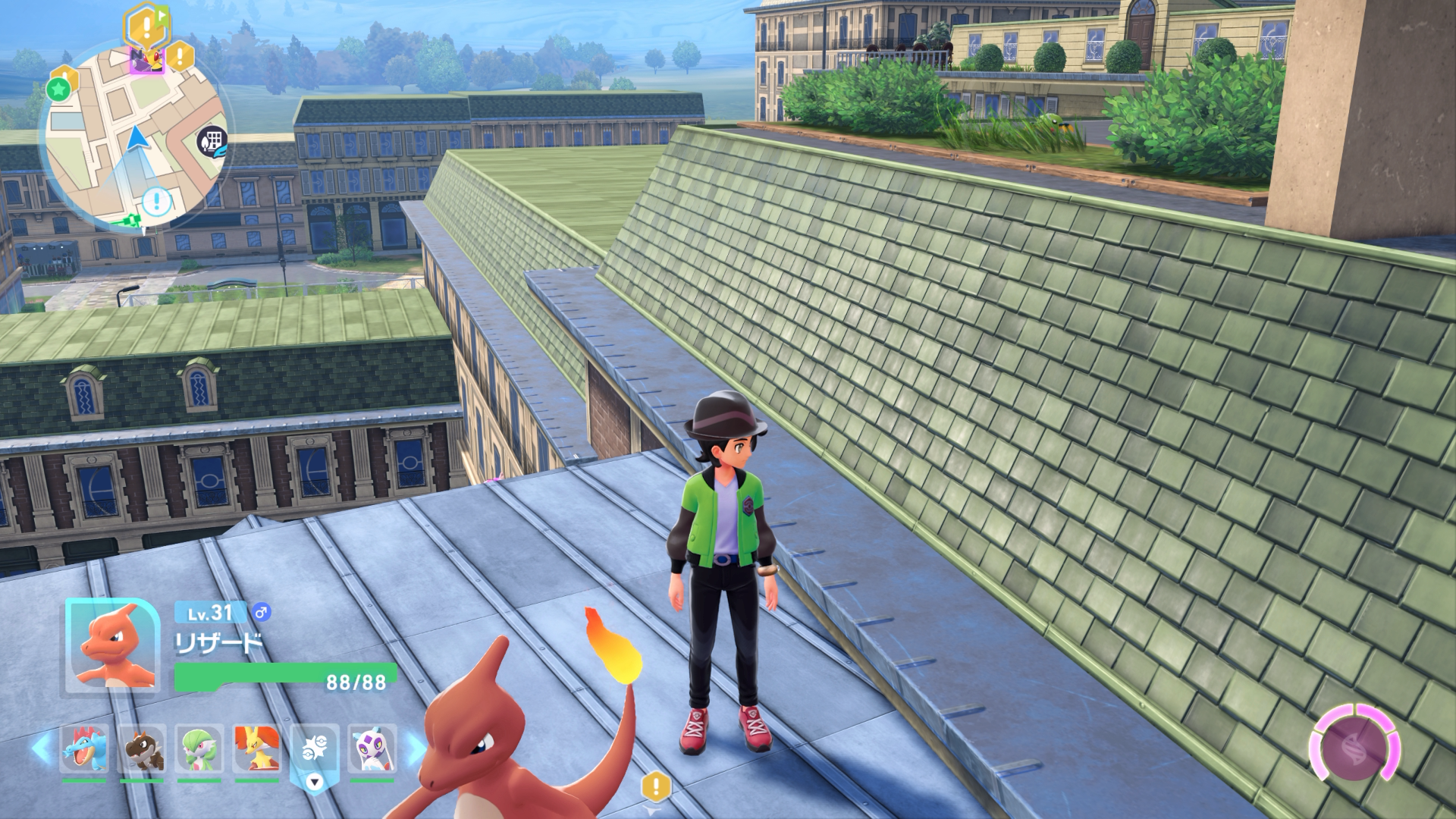This screenshot has width=1456, height=819.
Task: Pick Froslass from the party bar
Action: pyautogui.click(x=372, y=749)
